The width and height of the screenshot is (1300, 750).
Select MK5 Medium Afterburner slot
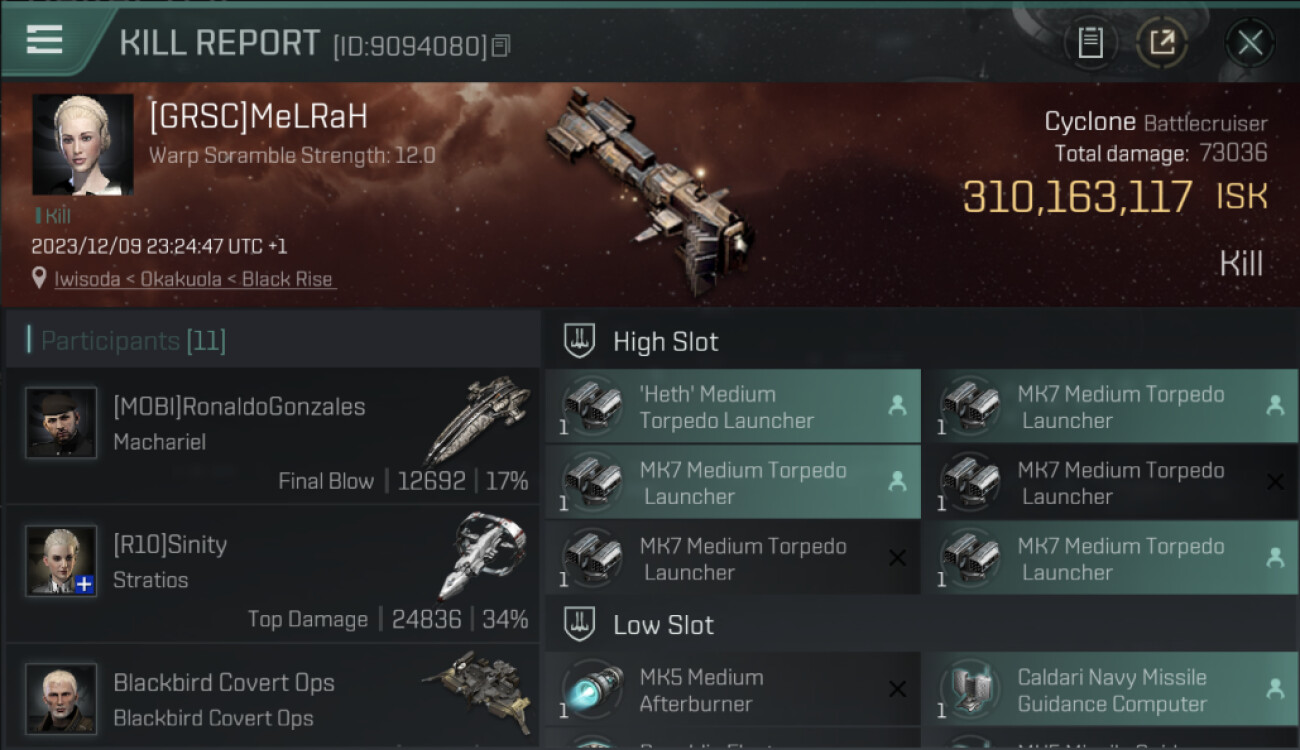coord(732,690)
